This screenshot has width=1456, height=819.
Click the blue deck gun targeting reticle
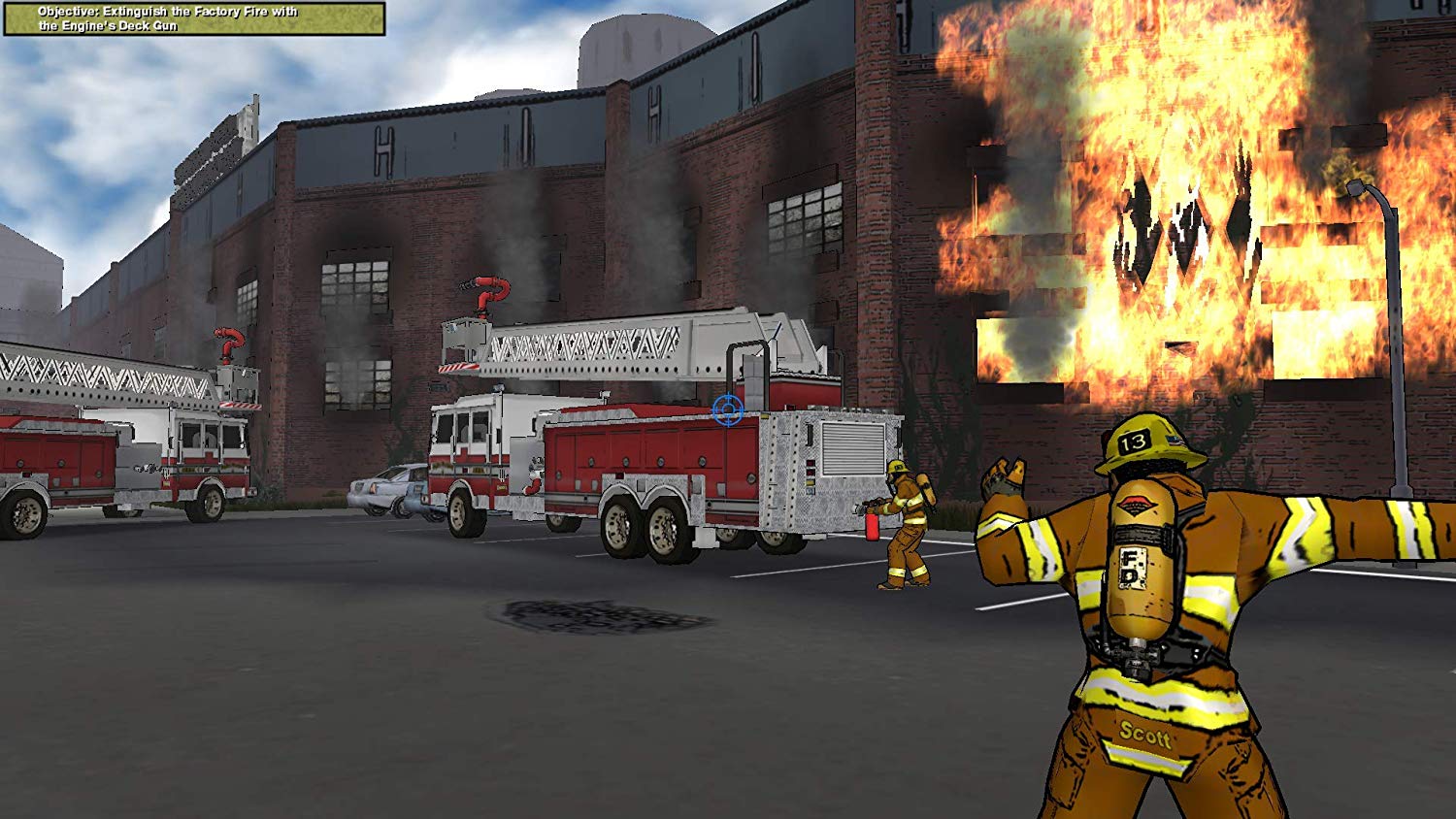(x=727, y=409)
